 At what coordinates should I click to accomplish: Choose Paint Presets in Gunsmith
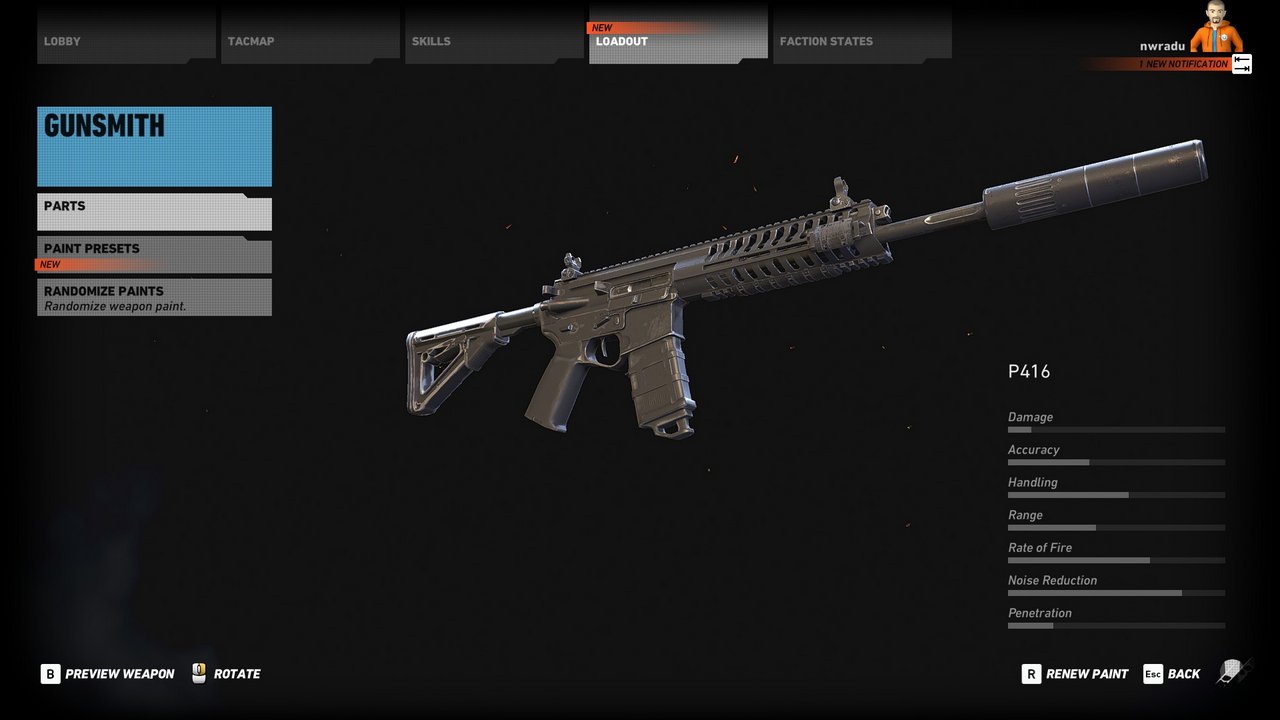pos(154,255)
